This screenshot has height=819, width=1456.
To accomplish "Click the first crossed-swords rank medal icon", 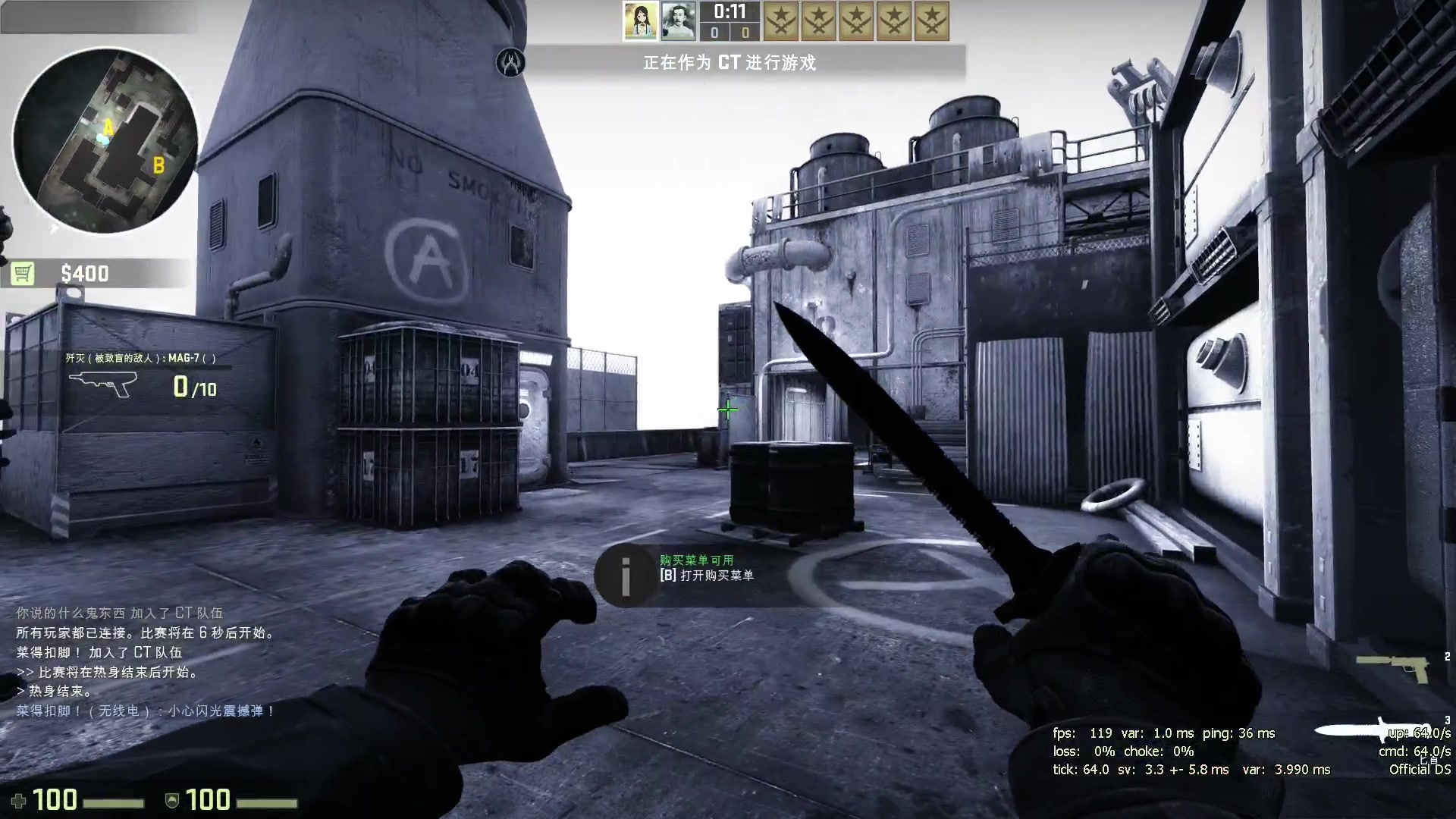I will (780, 21).
